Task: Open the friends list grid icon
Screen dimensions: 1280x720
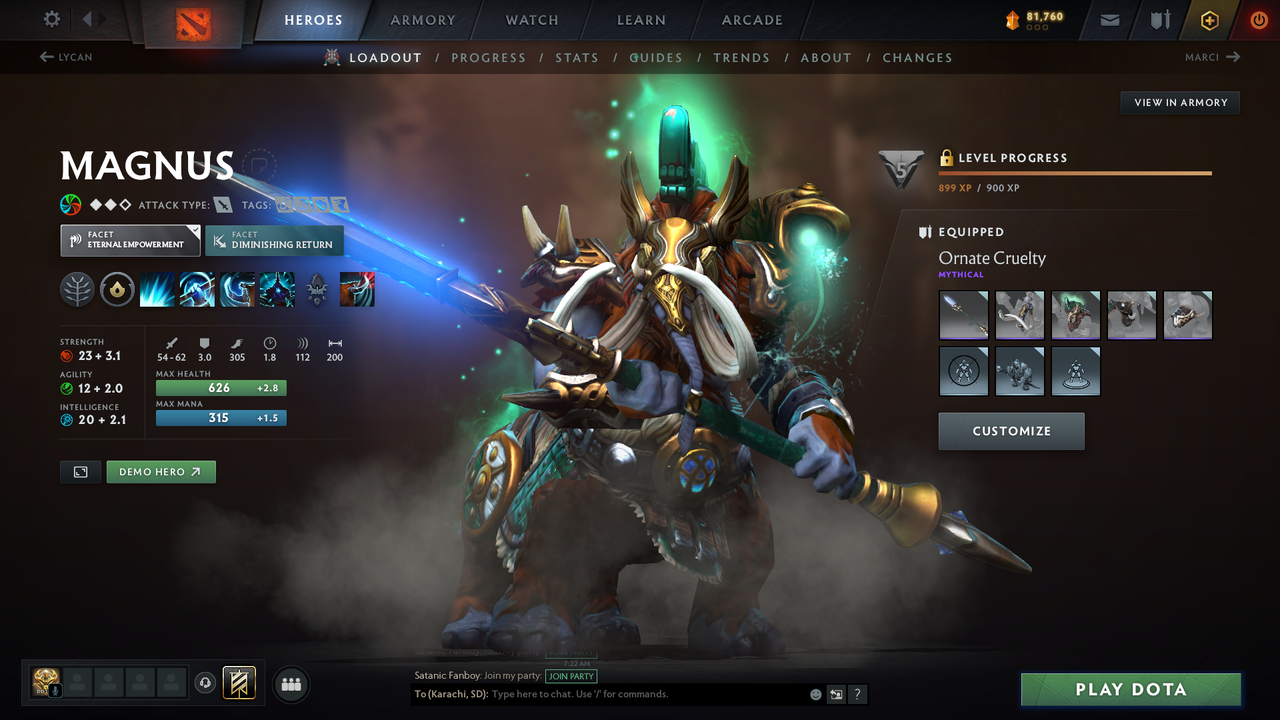Action: (290, 684)
